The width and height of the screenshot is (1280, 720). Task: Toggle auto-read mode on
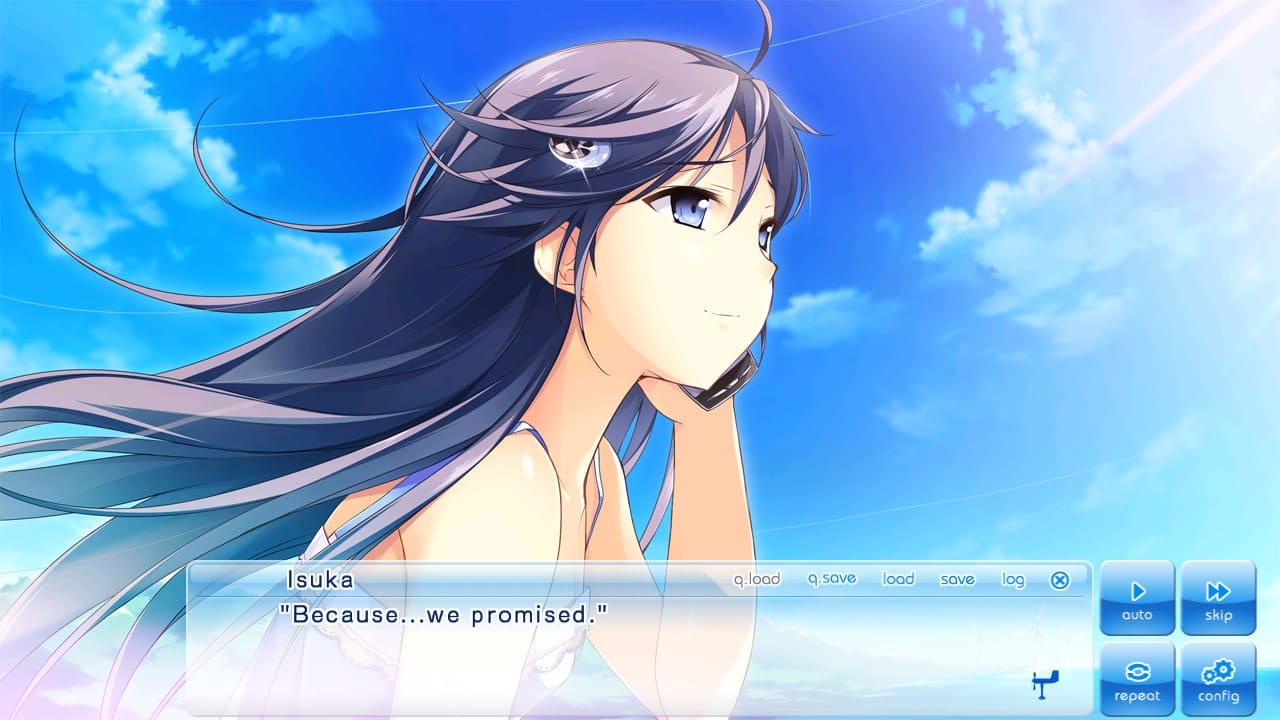(x=1136, y=595)
